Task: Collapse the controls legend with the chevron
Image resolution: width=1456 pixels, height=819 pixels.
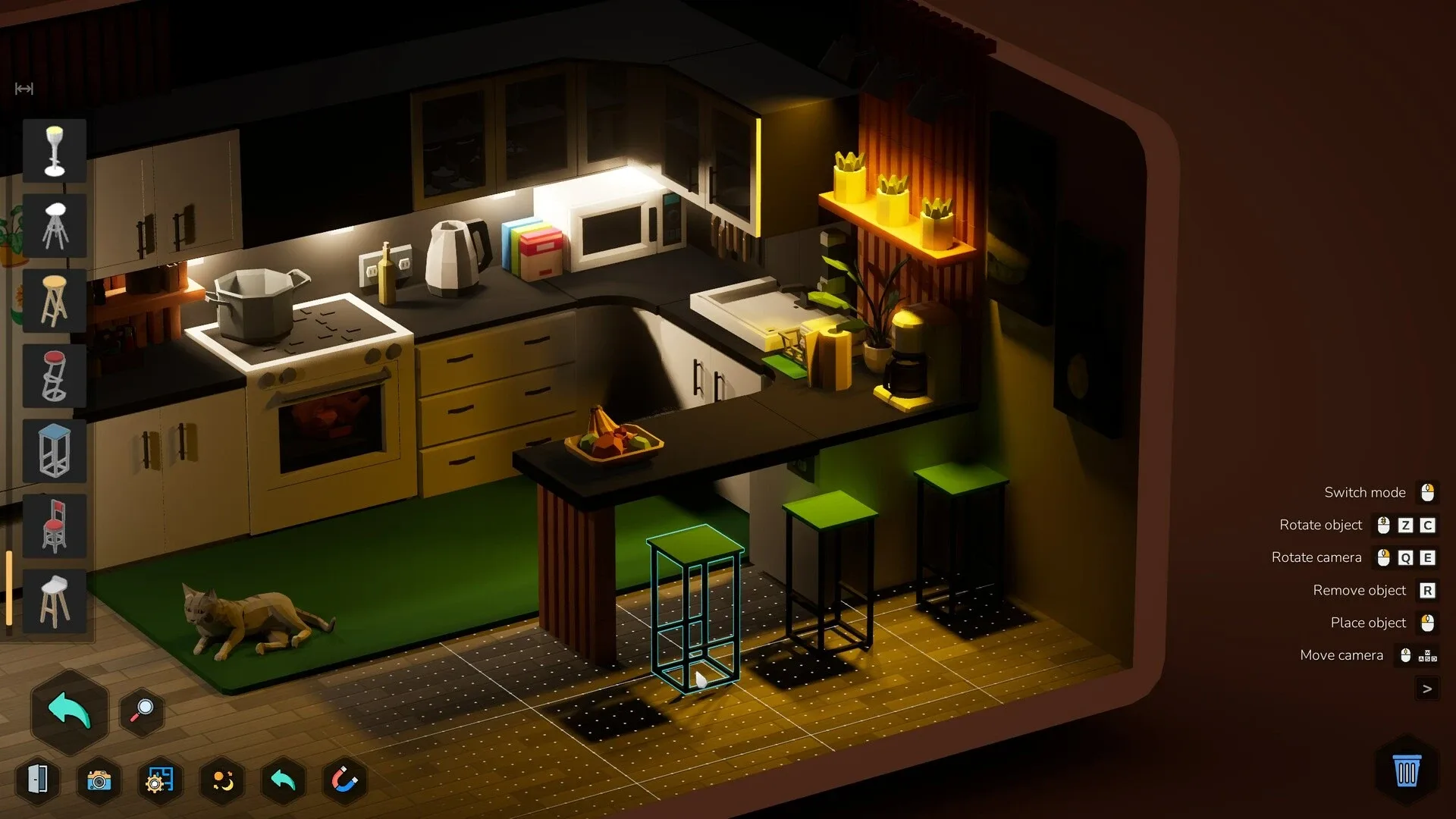Action: [x=1429, y=689]
